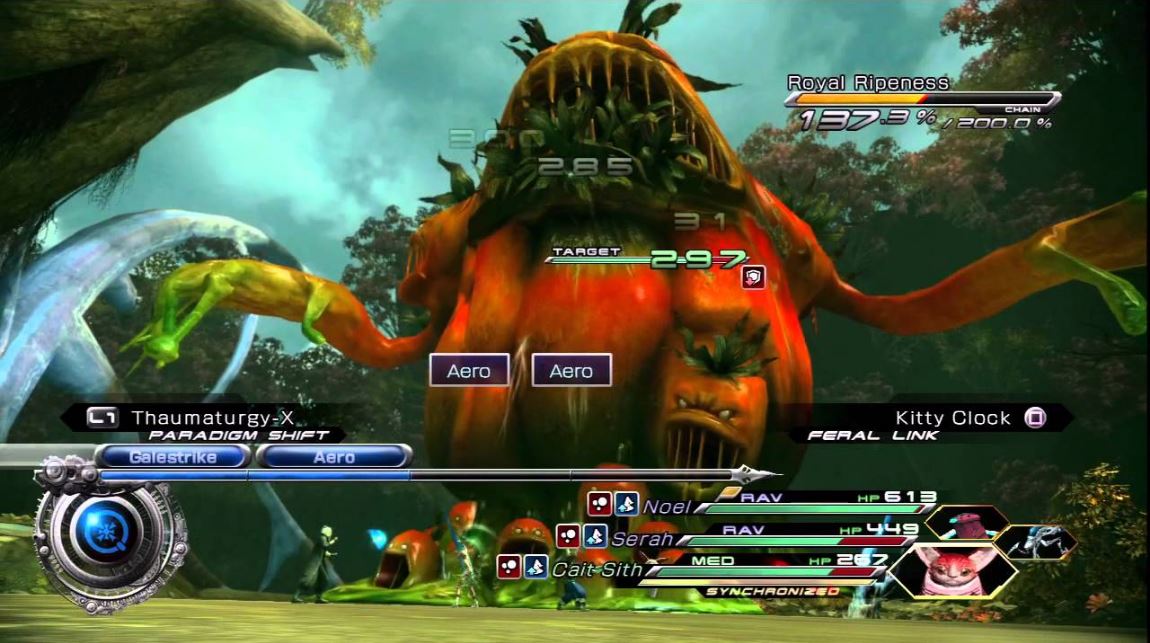
Task: Choose the pink cat Cait Sith portrait
Action: pyautogui.click(x=951, y=568)
